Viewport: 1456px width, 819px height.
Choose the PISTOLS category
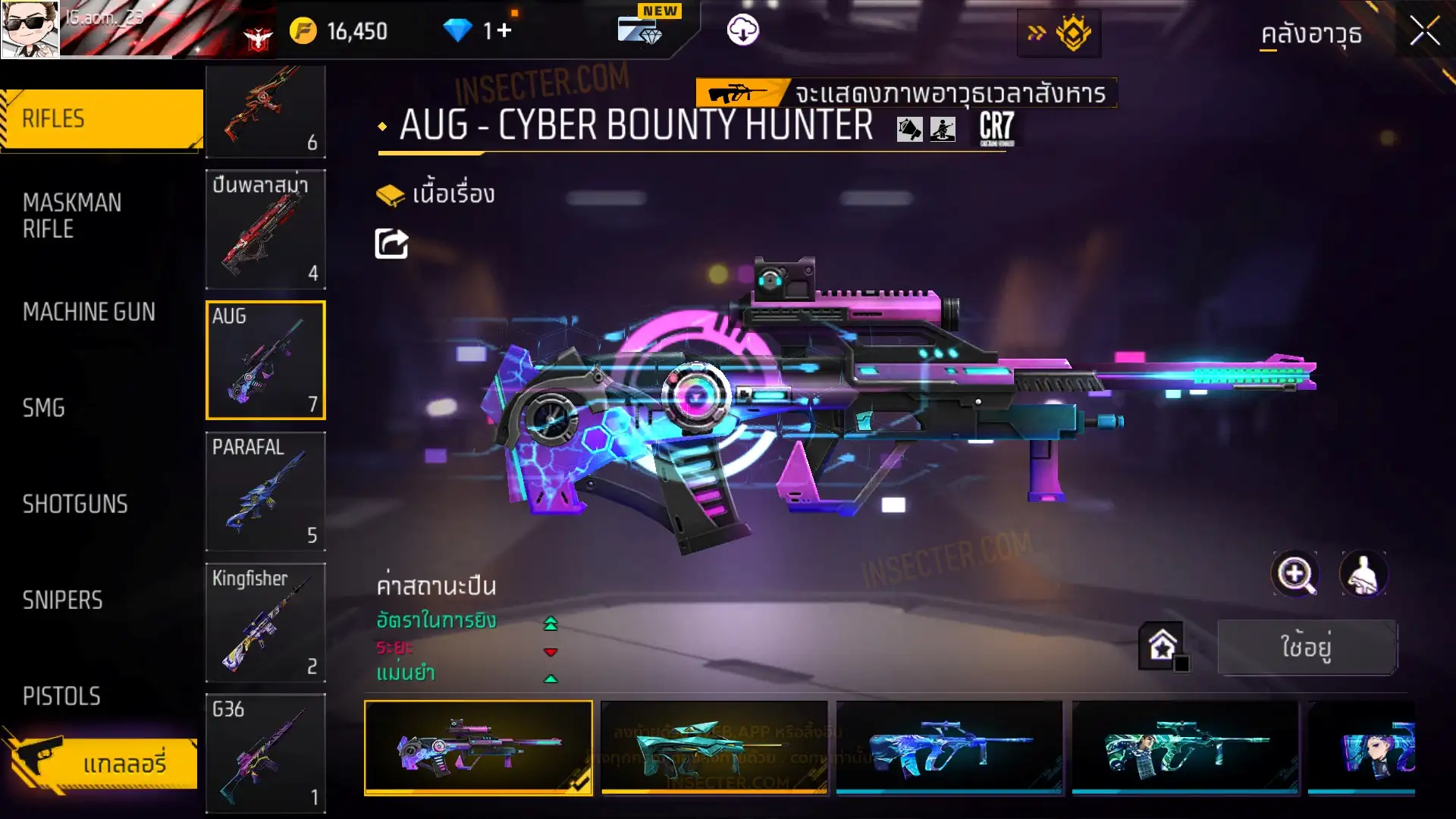[x=61, y=696]
